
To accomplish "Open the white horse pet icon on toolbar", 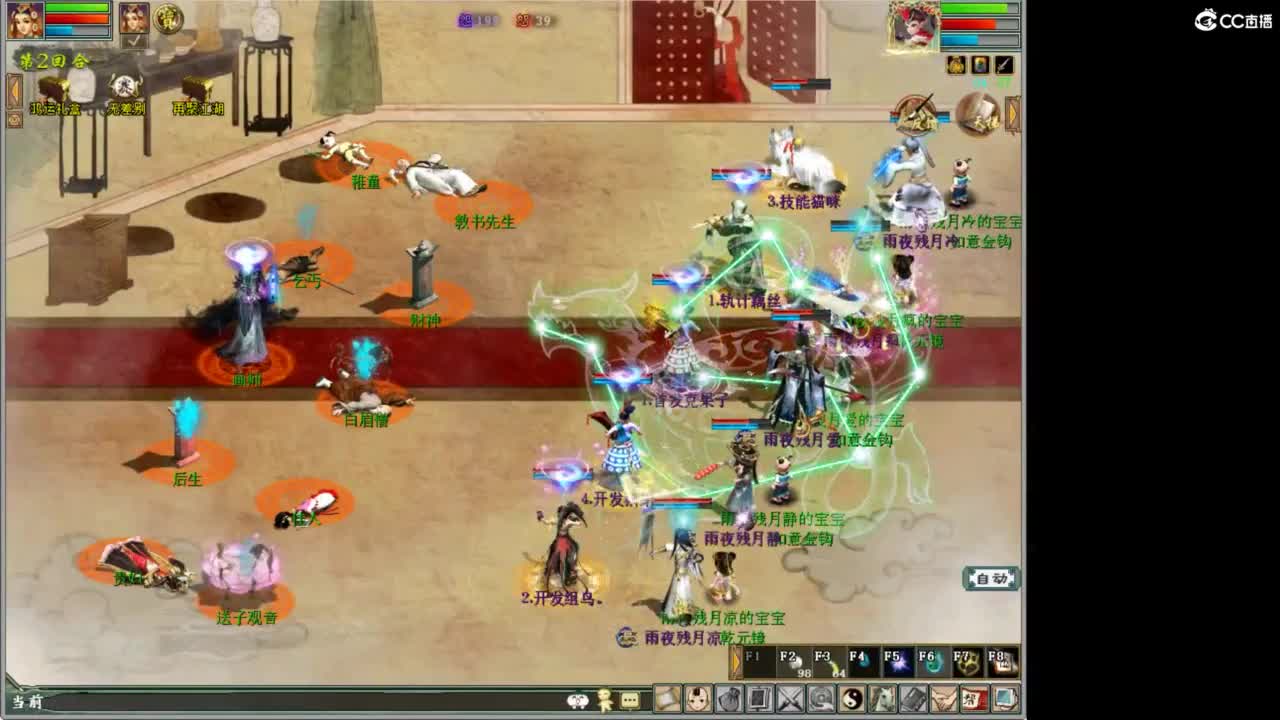I will (881, 697).
